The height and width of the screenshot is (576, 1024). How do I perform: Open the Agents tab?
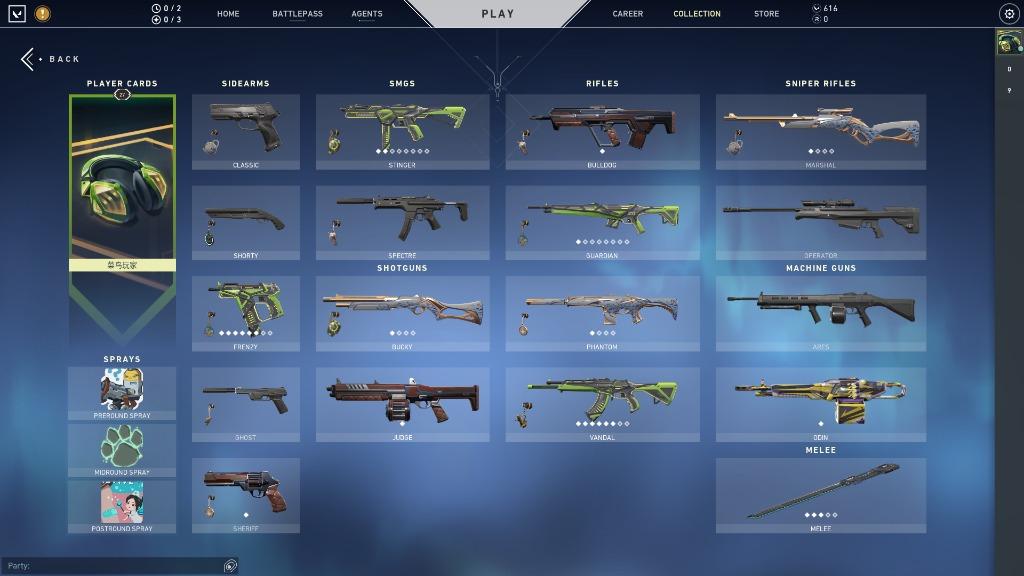[367, 14]
